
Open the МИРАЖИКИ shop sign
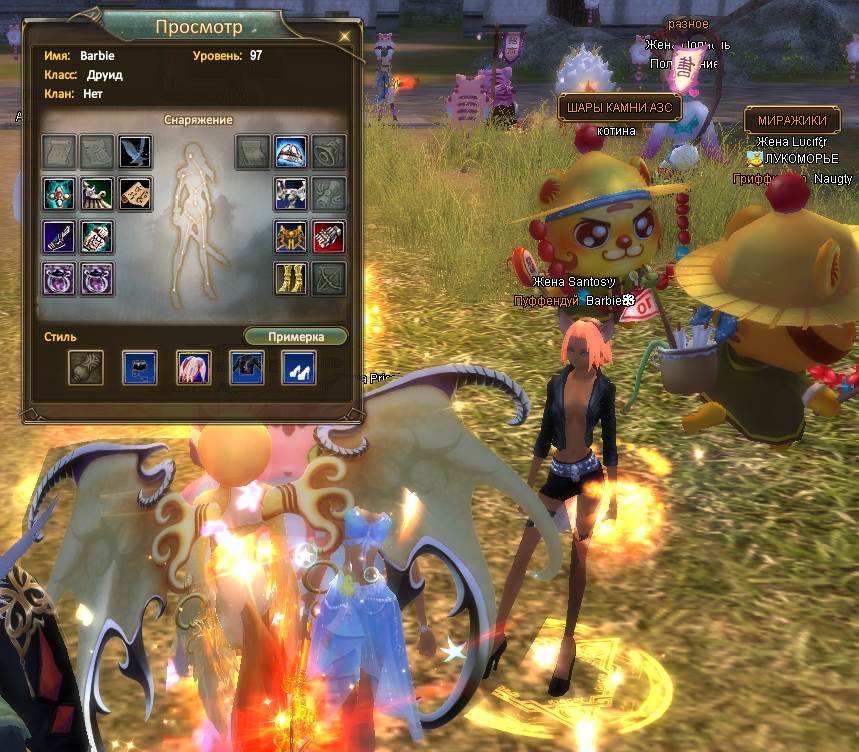(792, 120)
